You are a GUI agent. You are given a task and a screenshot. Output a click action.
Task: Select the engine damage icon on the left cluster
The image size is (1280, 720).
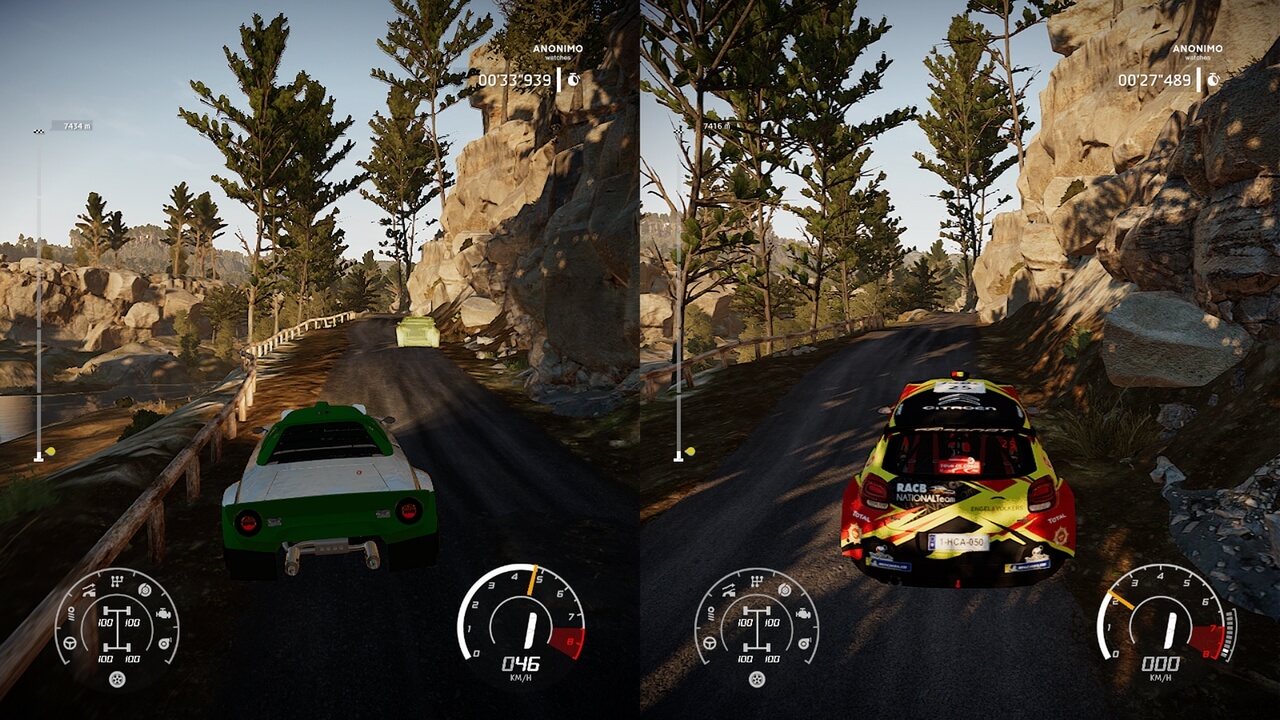pyautogui.click(x=163, y=613)
